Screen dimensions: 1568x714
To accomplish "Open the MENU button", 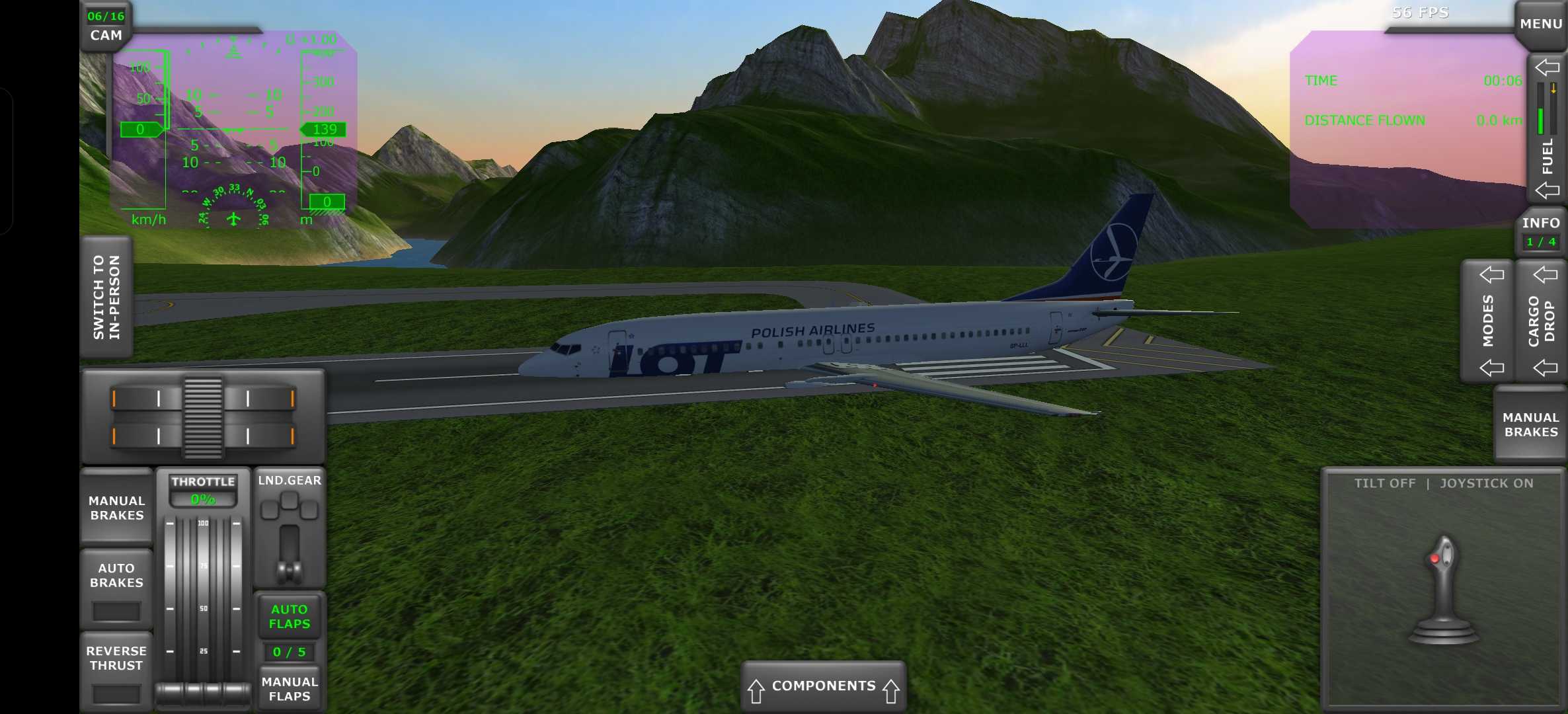I will click(1540, 24).
